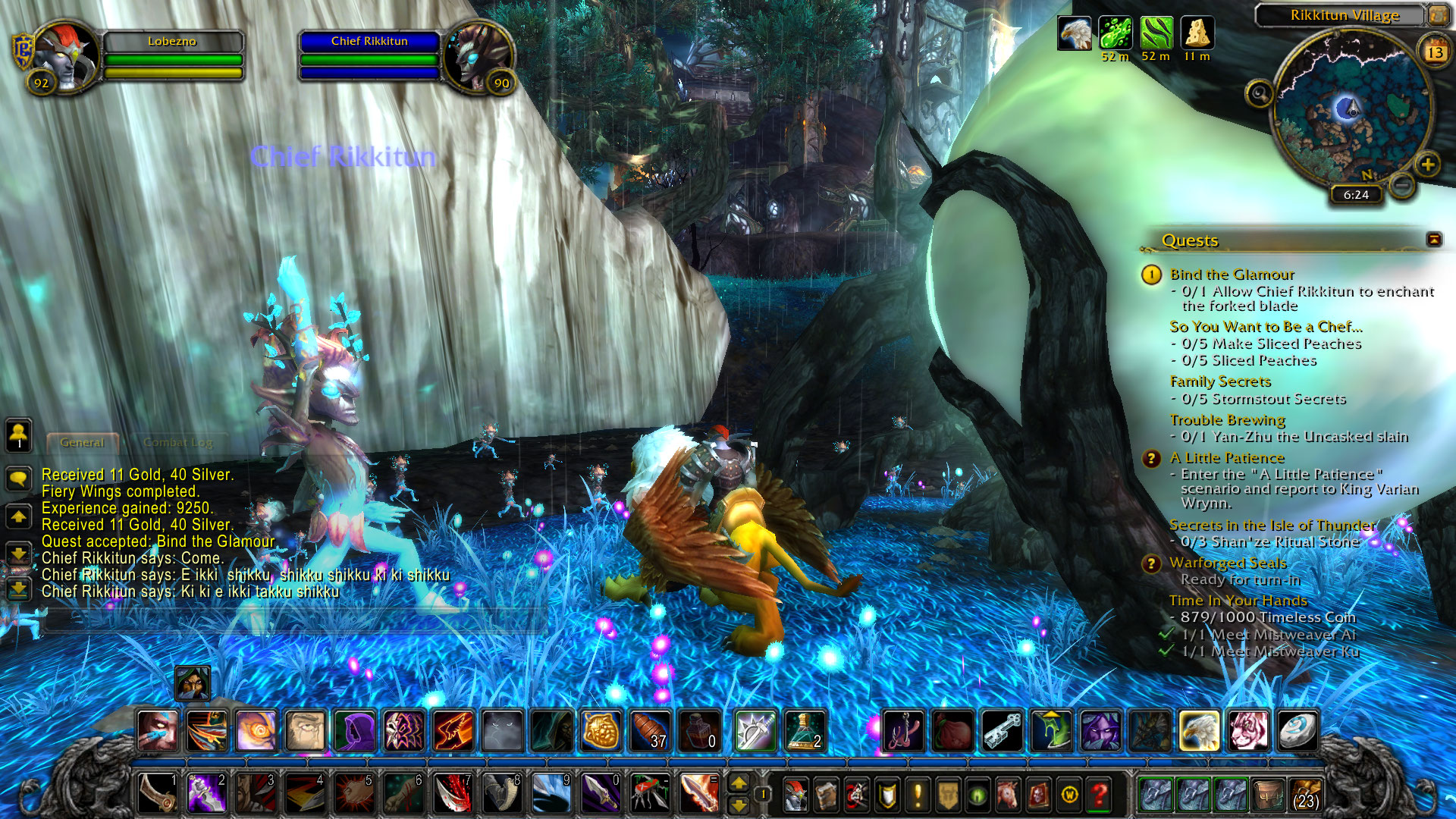Viewport: 1456px width, 819px height.
Task: Zoom out the minimap with the minus button
Action: [1402, 184]
